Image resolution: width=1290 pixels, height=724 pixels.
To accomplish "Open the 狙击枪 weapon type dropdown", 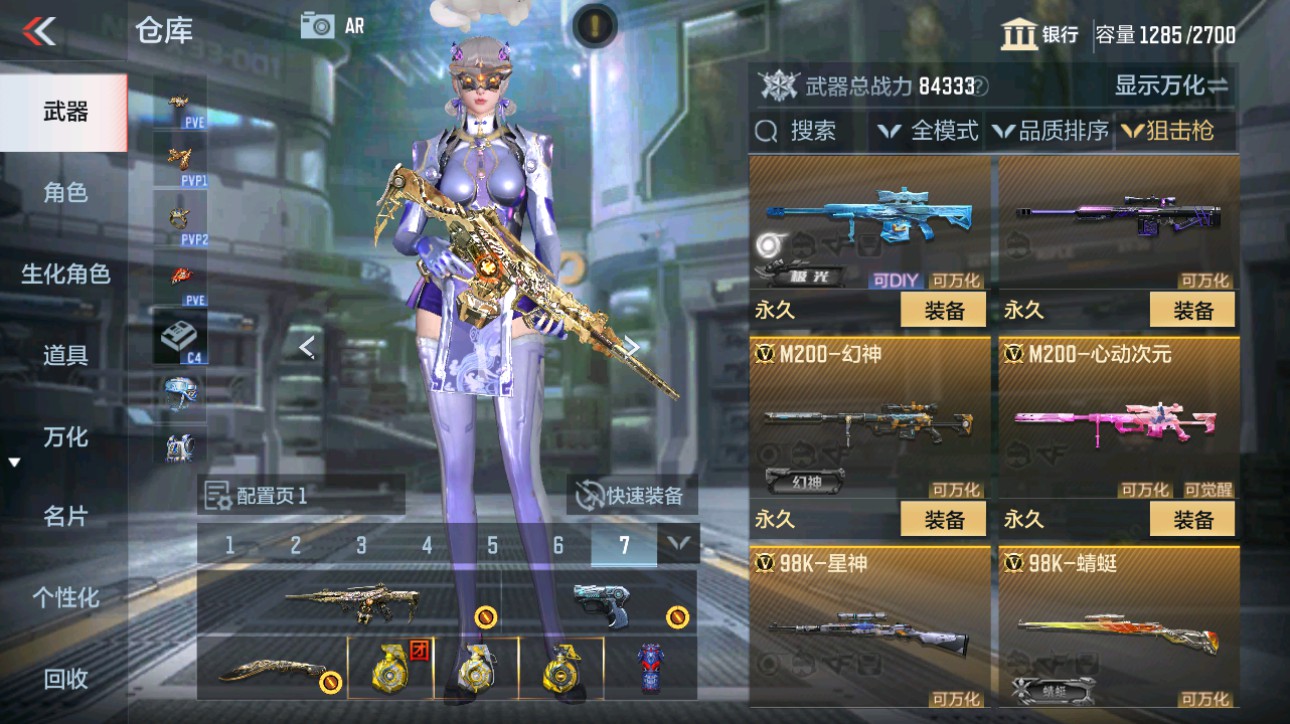I will 1166,131.
